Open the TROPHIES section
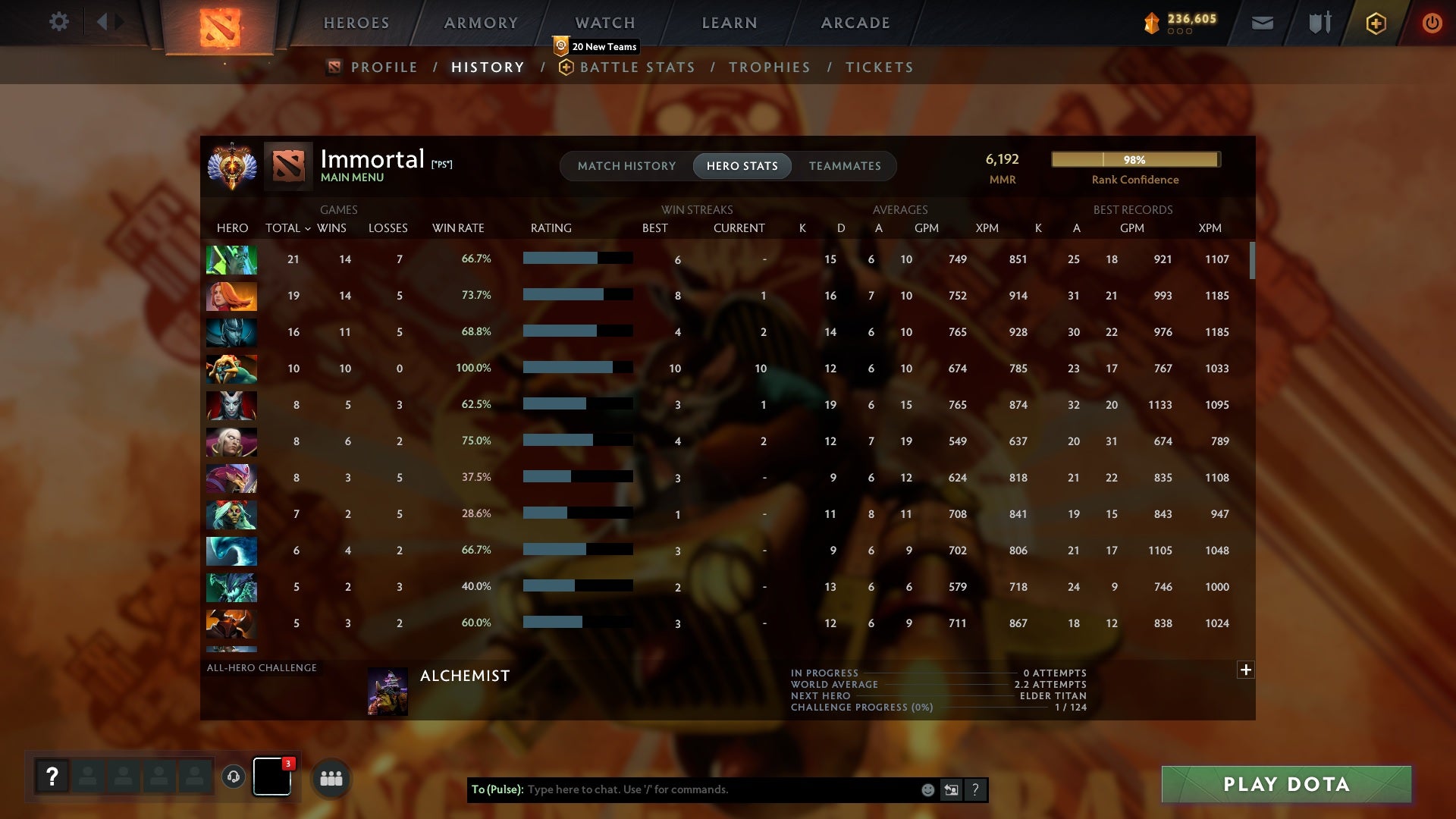This screenshot has height=819, width=1456. (x=769, y=67)
